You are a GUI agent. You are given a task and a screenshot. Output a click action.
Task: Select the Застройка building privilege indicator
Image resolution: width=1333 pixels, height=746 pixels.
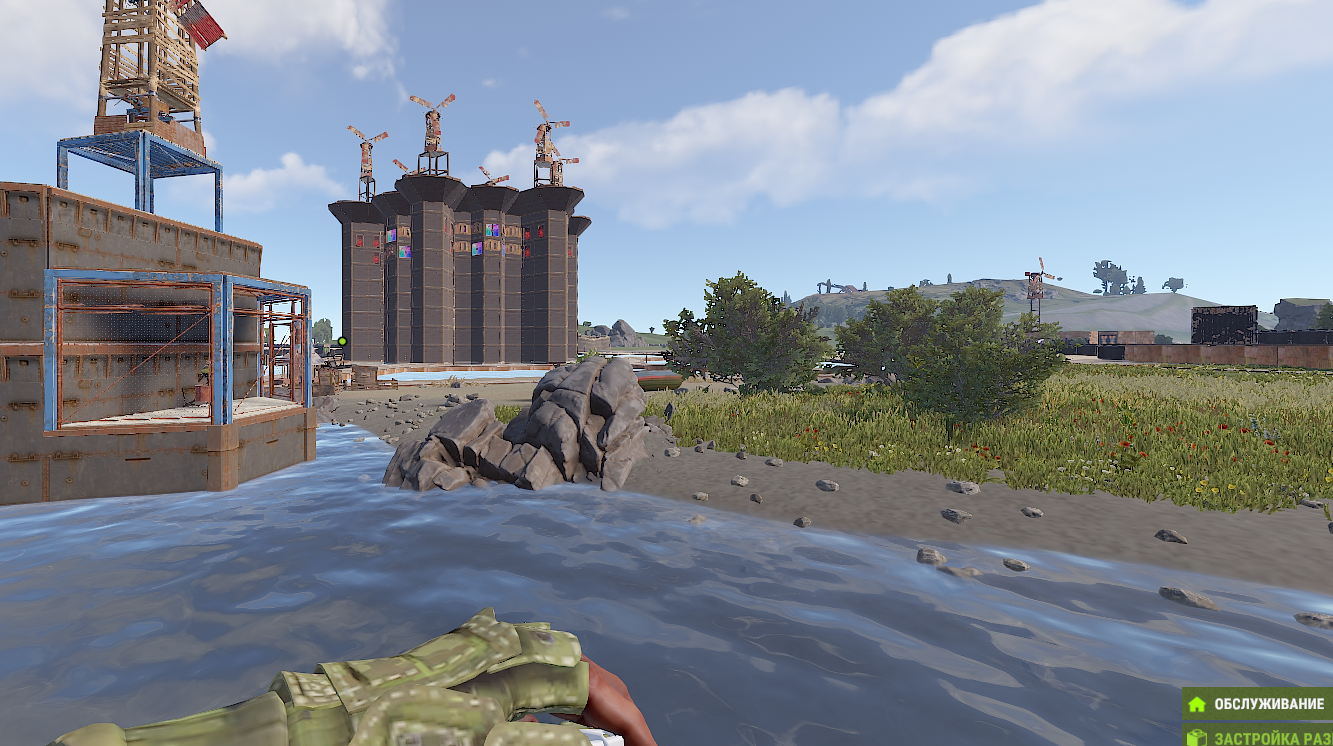tap(1258, 737)
